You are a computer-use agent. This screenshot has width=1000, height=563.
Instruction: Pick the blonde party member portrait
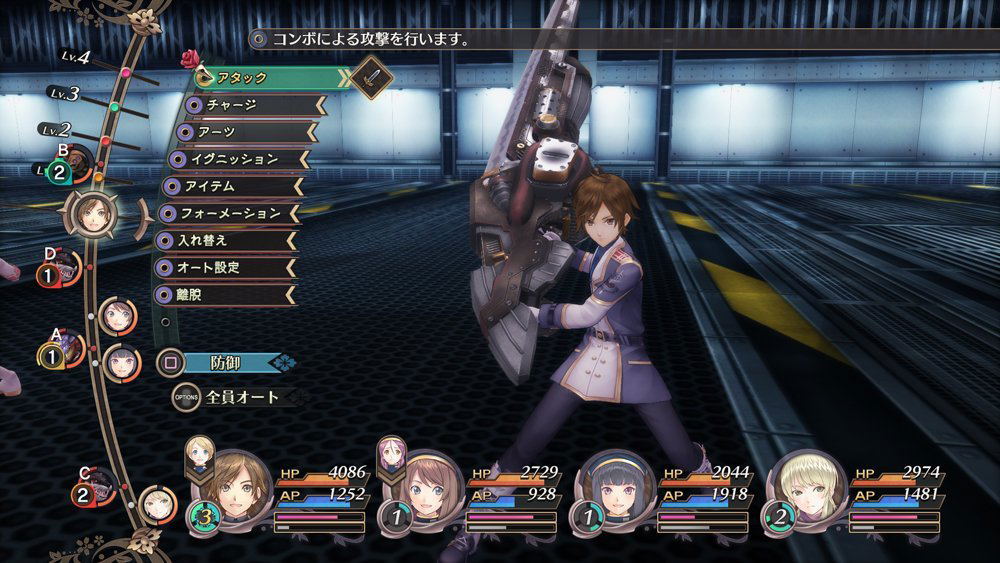806,485
